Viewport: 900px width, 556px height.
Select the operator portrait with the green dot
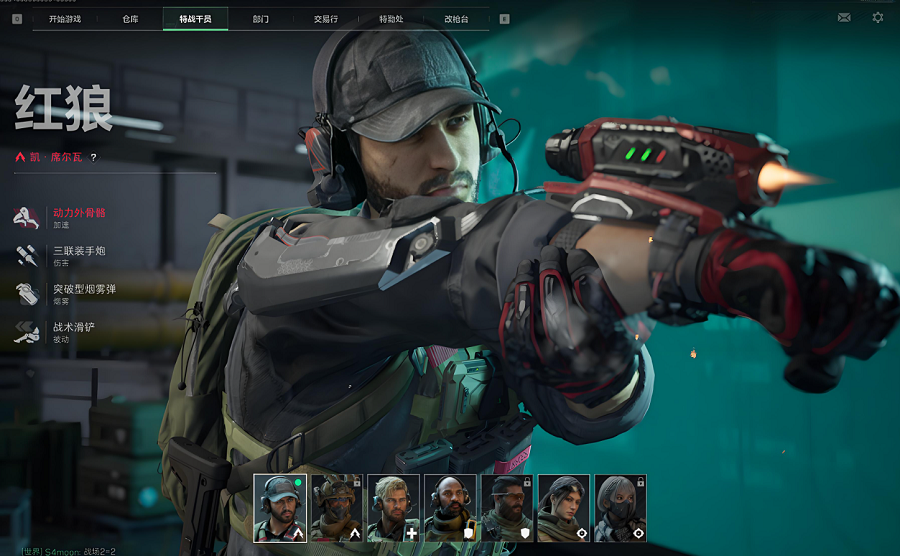coord(280,508)
